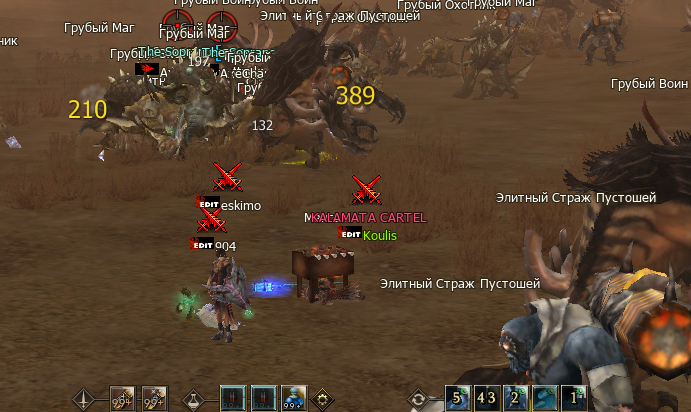Trigger the skill slot showing cooldown 2
This screenshot has width=691, height=412.
coord(516,398)
